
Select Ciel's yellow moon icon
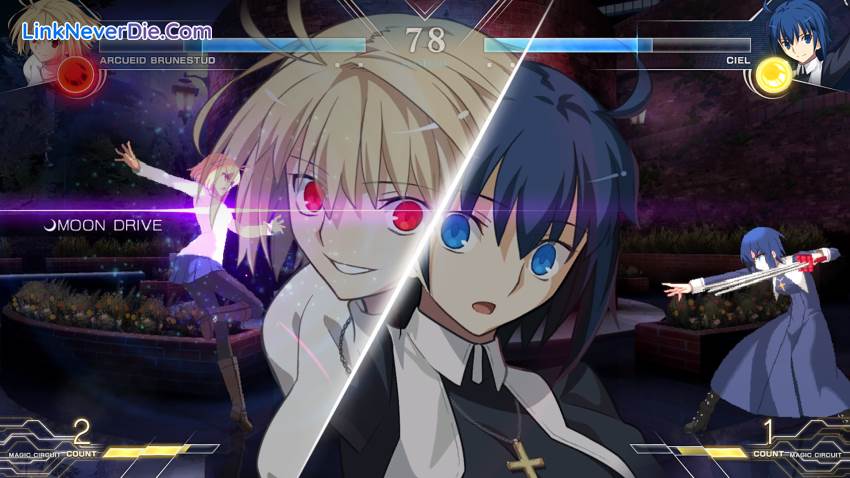(x=772, y=73)
